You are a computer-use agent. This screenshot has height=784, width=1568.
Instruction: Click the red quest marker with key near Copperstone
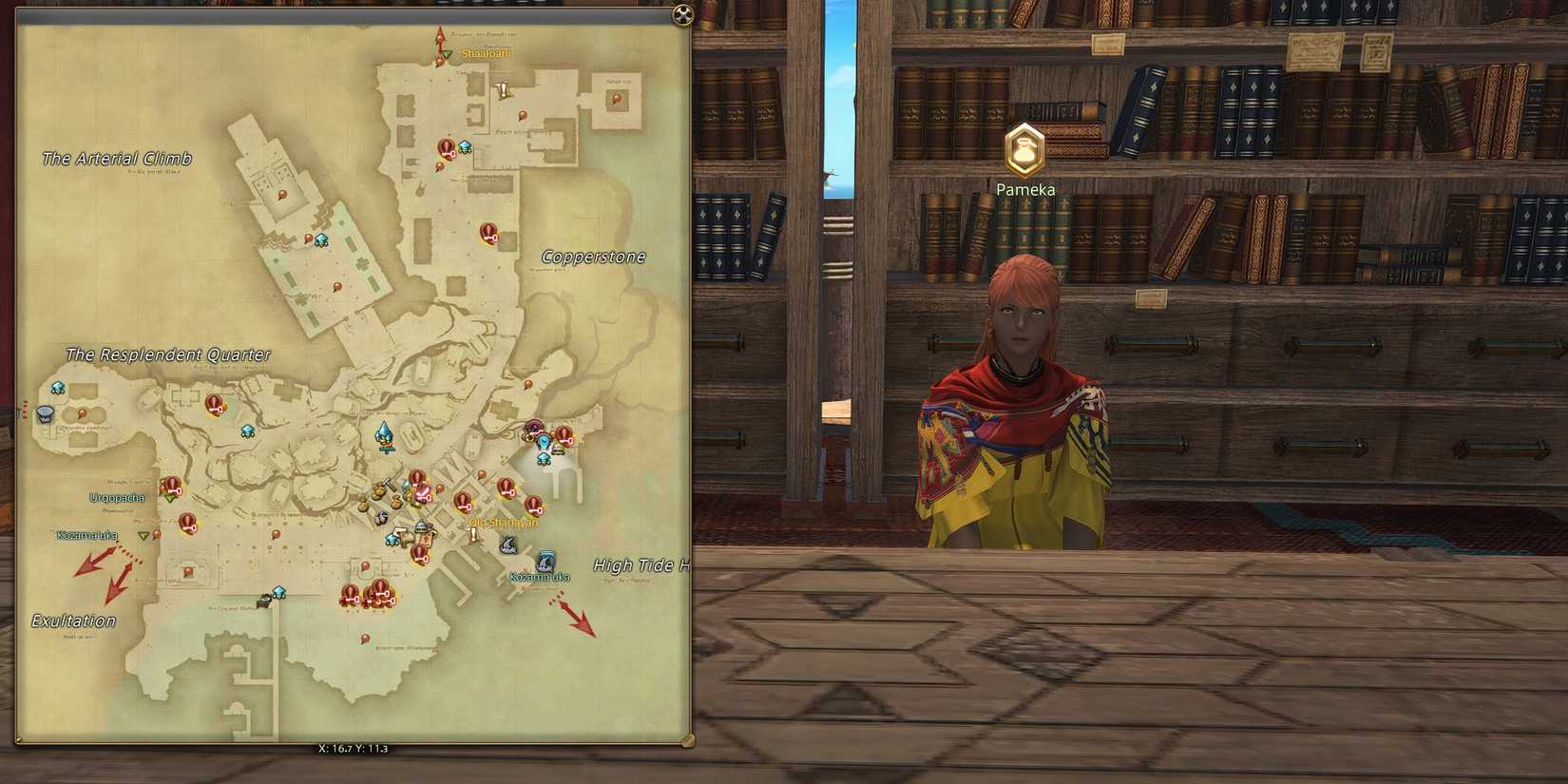tap(489, 232)
